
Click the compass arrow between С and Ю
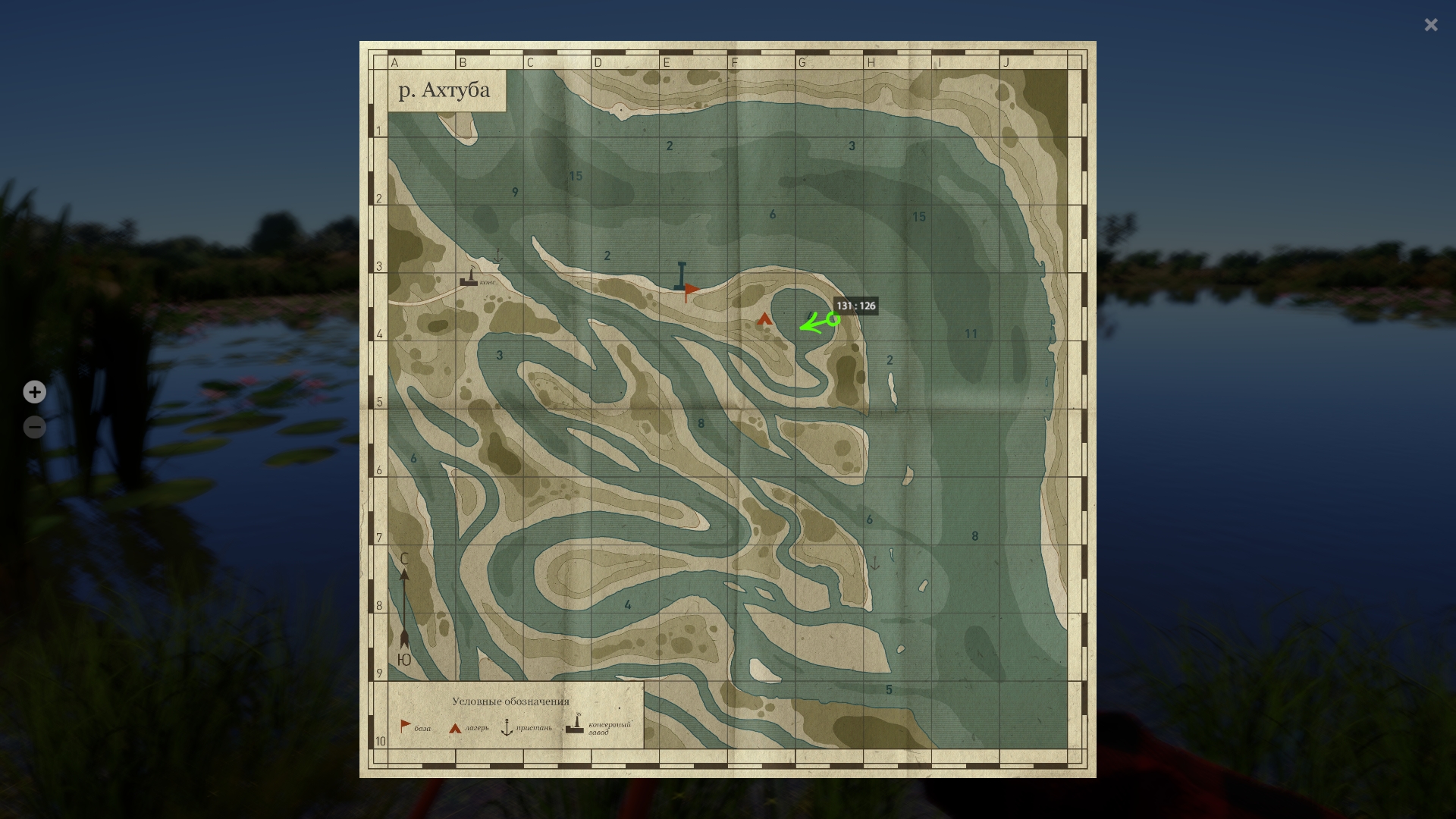point(404,607)
